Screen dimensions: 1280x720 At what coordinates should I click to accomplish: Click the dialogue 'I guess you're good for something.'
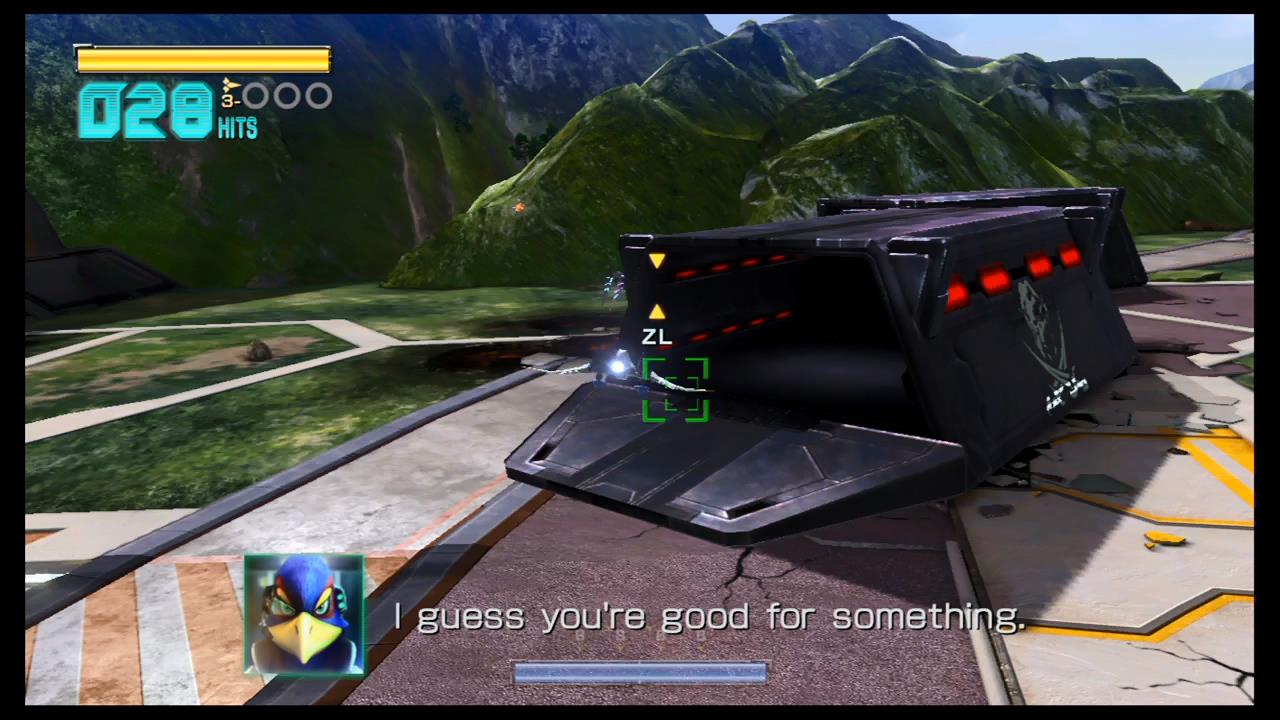710,616
